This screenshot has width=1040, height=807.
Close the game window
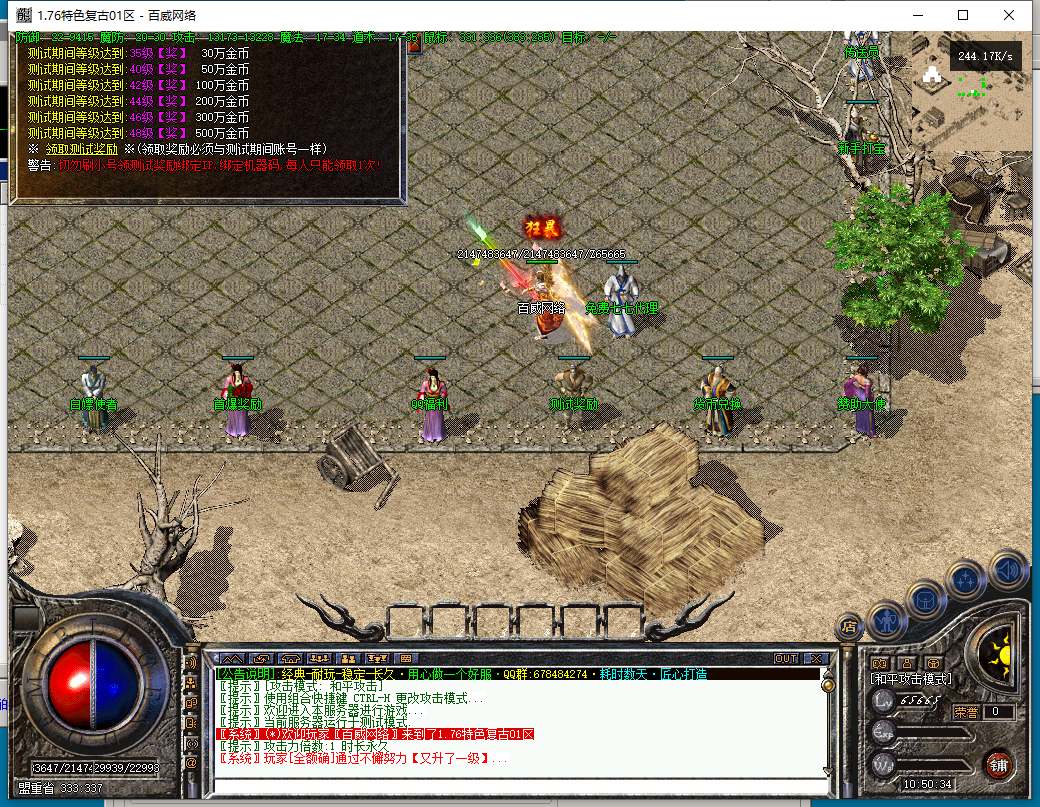point(1011,15)
